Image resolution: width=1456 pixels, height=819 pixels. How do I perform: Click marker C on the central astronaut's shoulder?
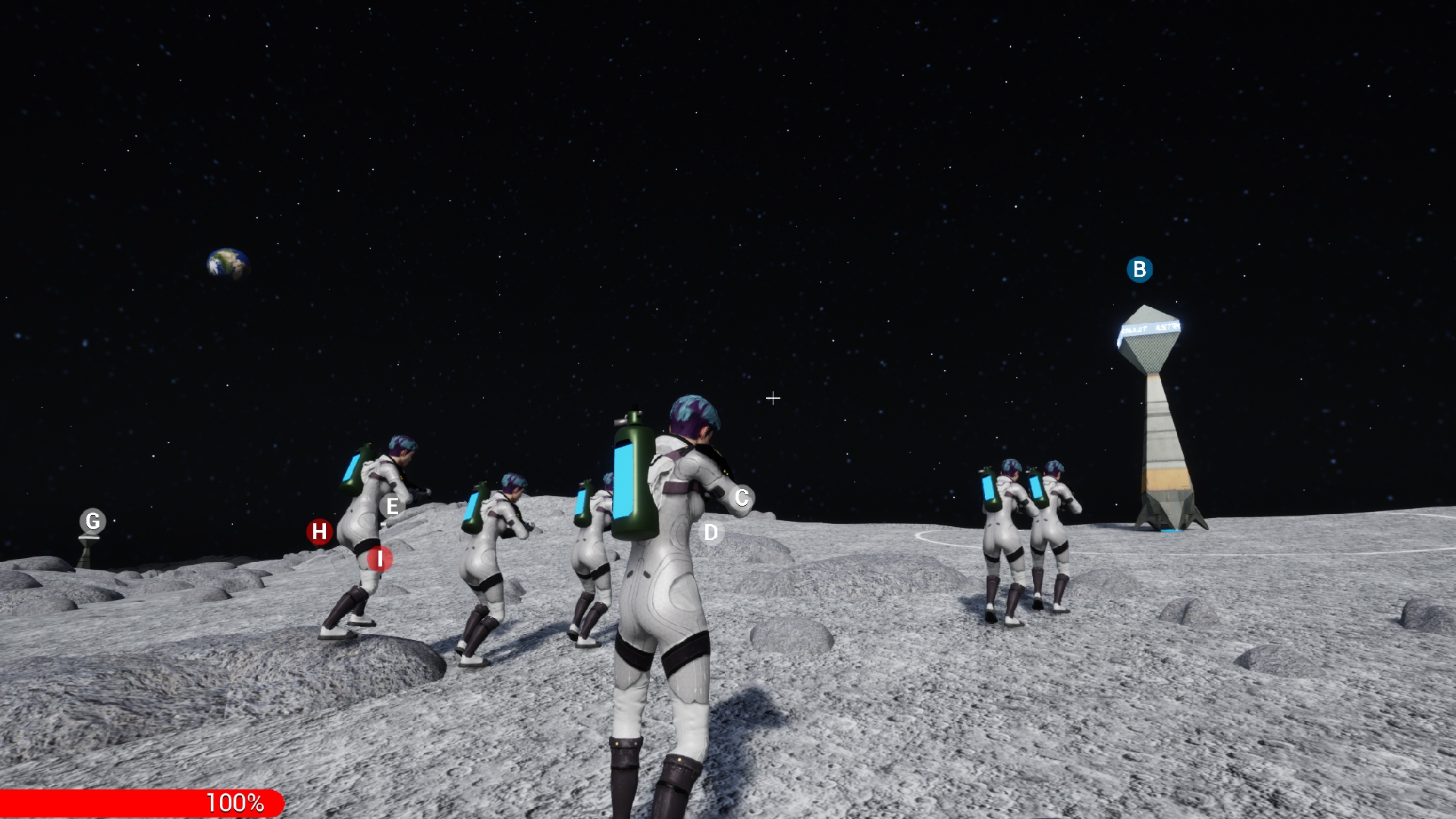tap(741, 497)
